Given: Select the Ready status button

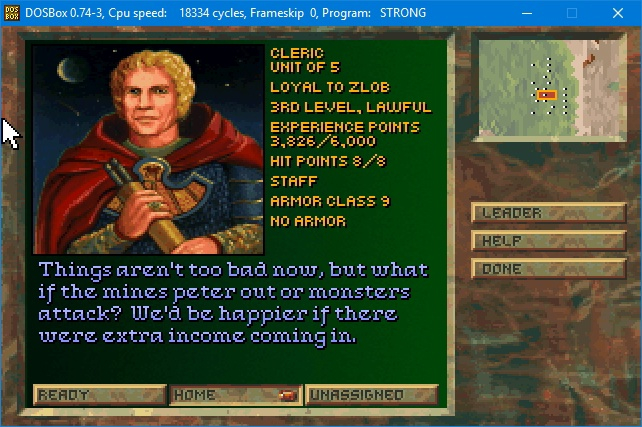Looking at the screenshot, I should (x=99, y=395).
